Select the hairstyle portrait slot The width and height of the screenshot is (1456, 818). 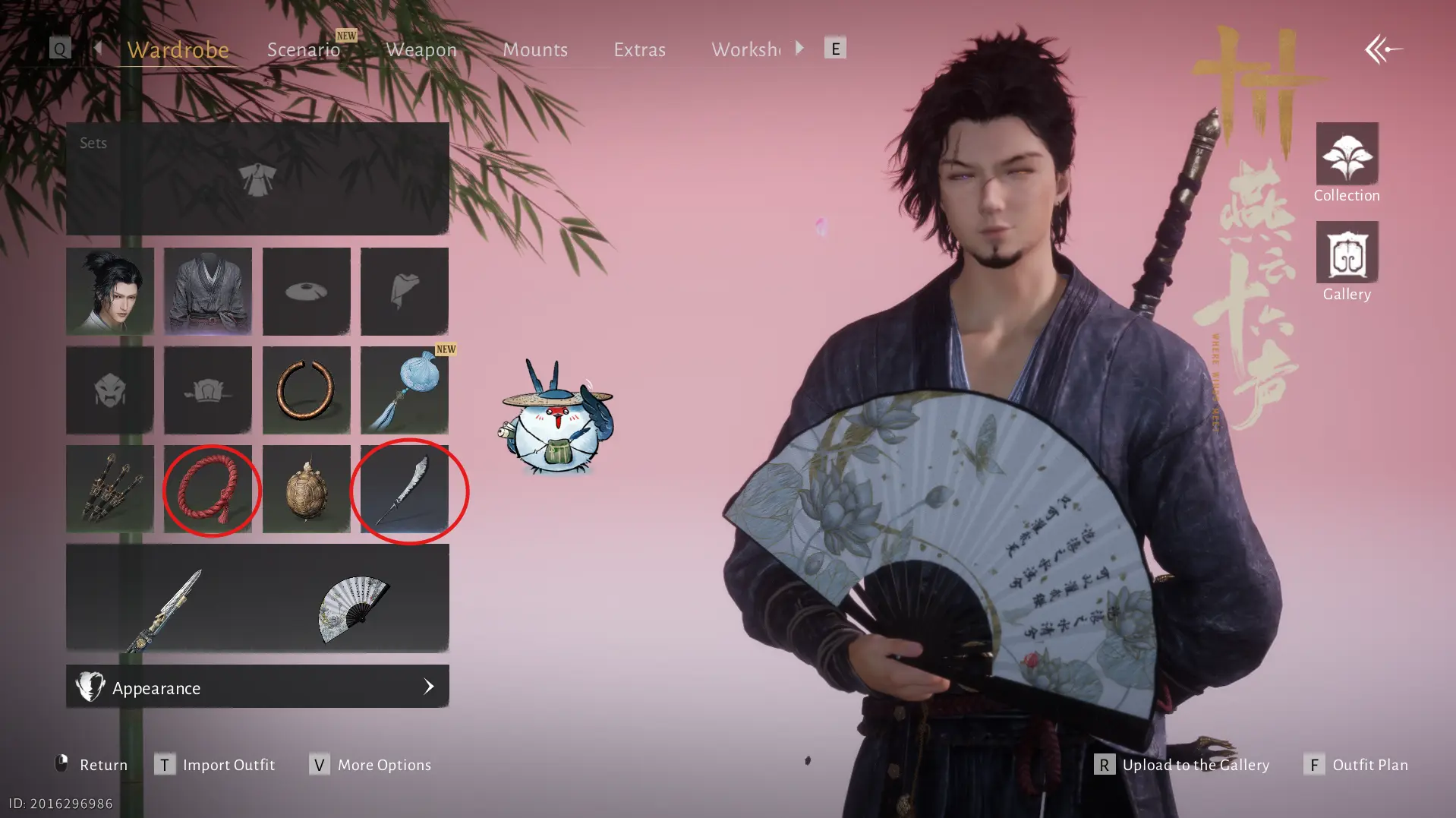tap(110, 292)
